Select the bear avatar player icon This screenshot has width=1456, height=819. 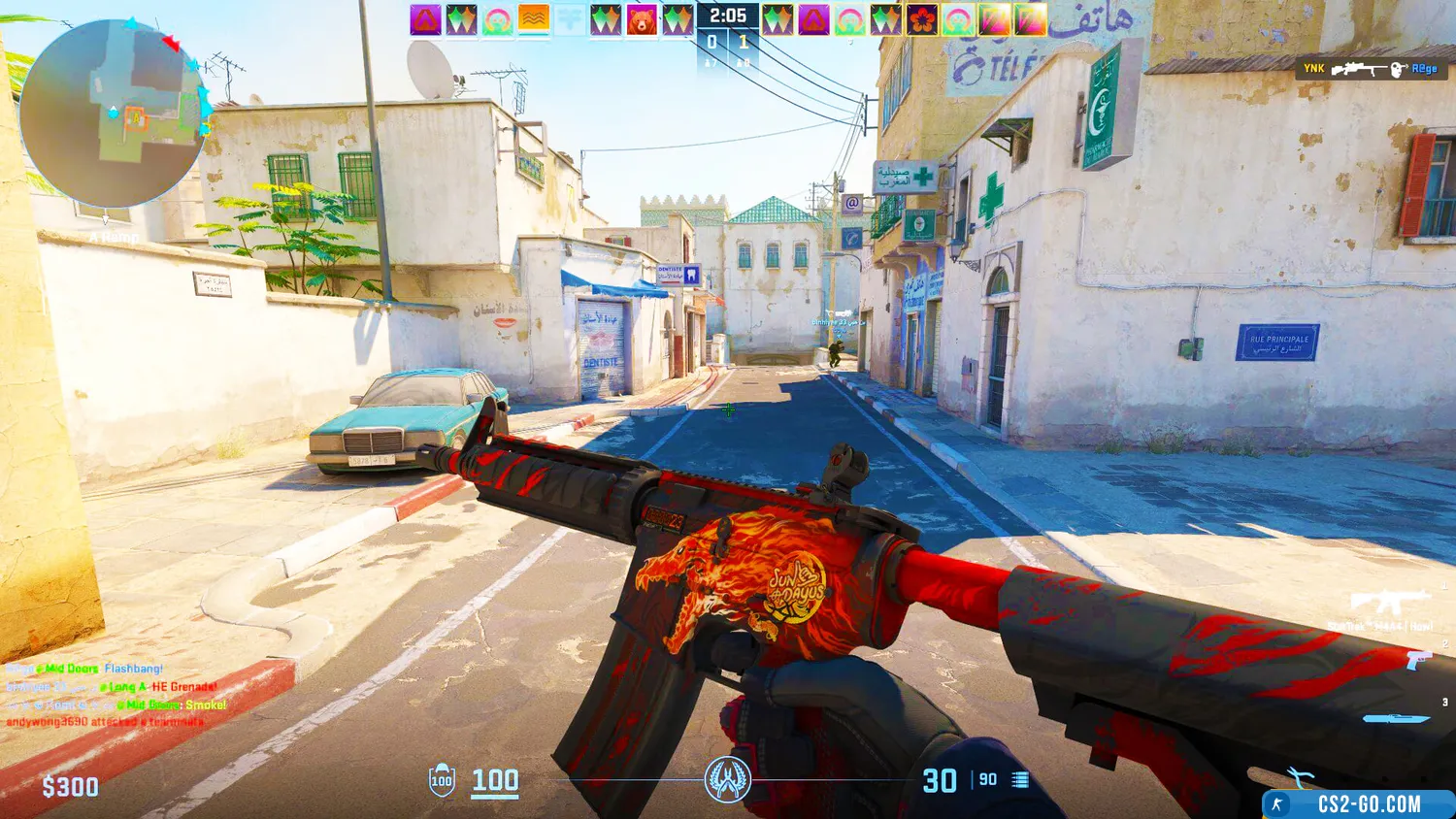point(642,20)
